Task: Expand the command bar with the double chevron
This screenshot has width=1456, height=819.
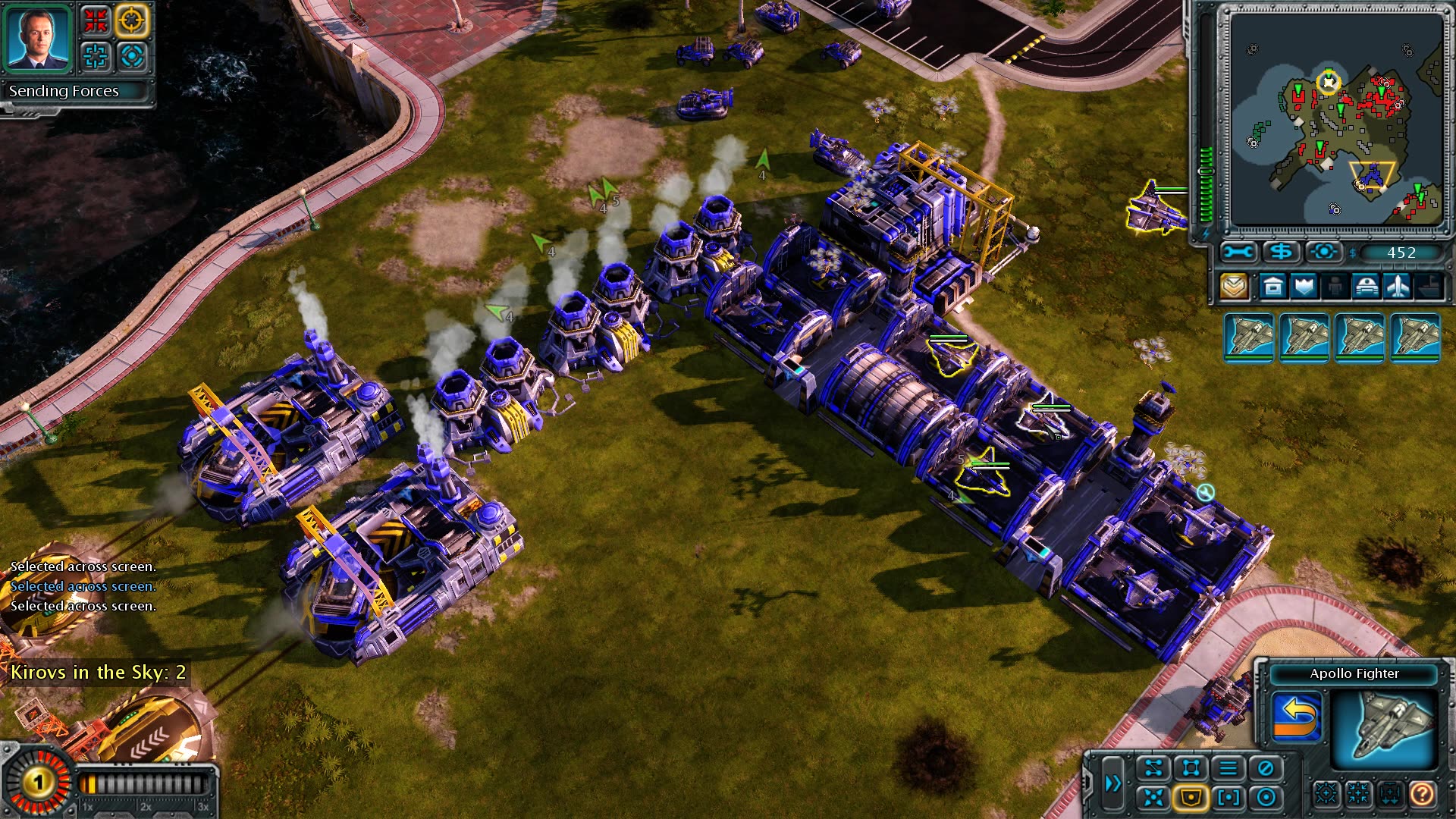Action: (1113, 782)
